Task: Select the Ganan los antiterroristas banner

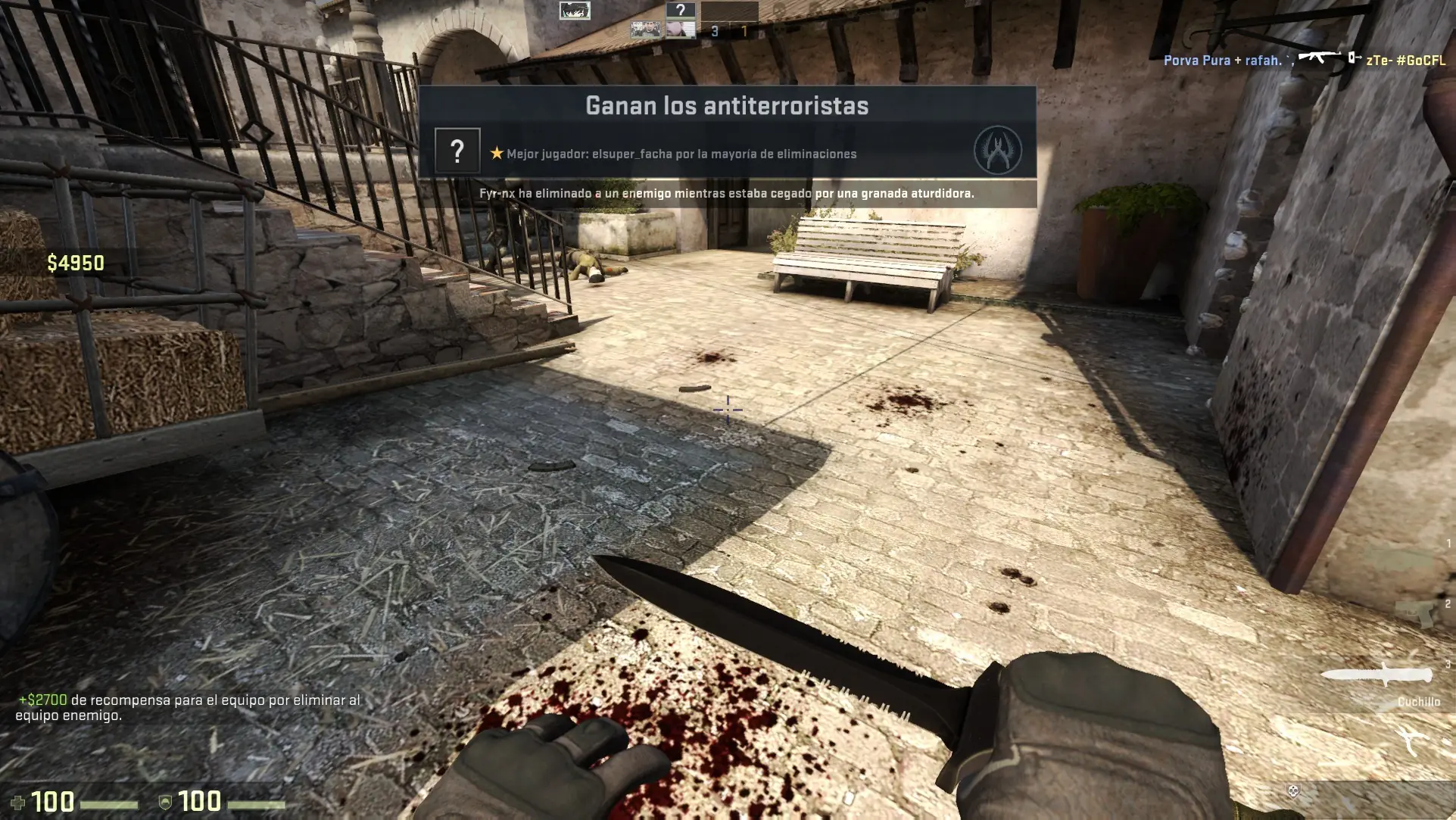Action: [727, 106]
